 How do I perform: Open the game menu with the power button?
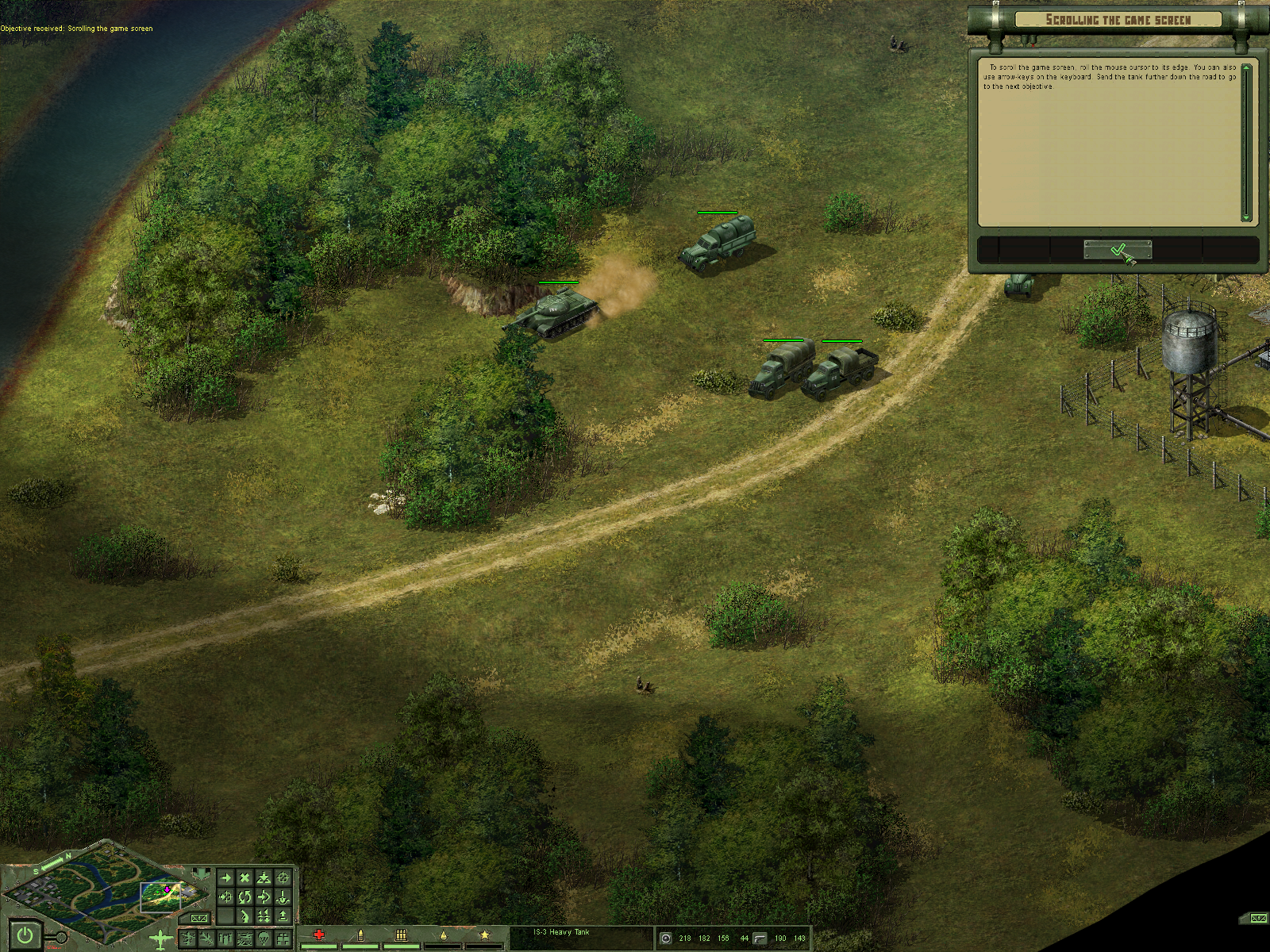(25, 935)
